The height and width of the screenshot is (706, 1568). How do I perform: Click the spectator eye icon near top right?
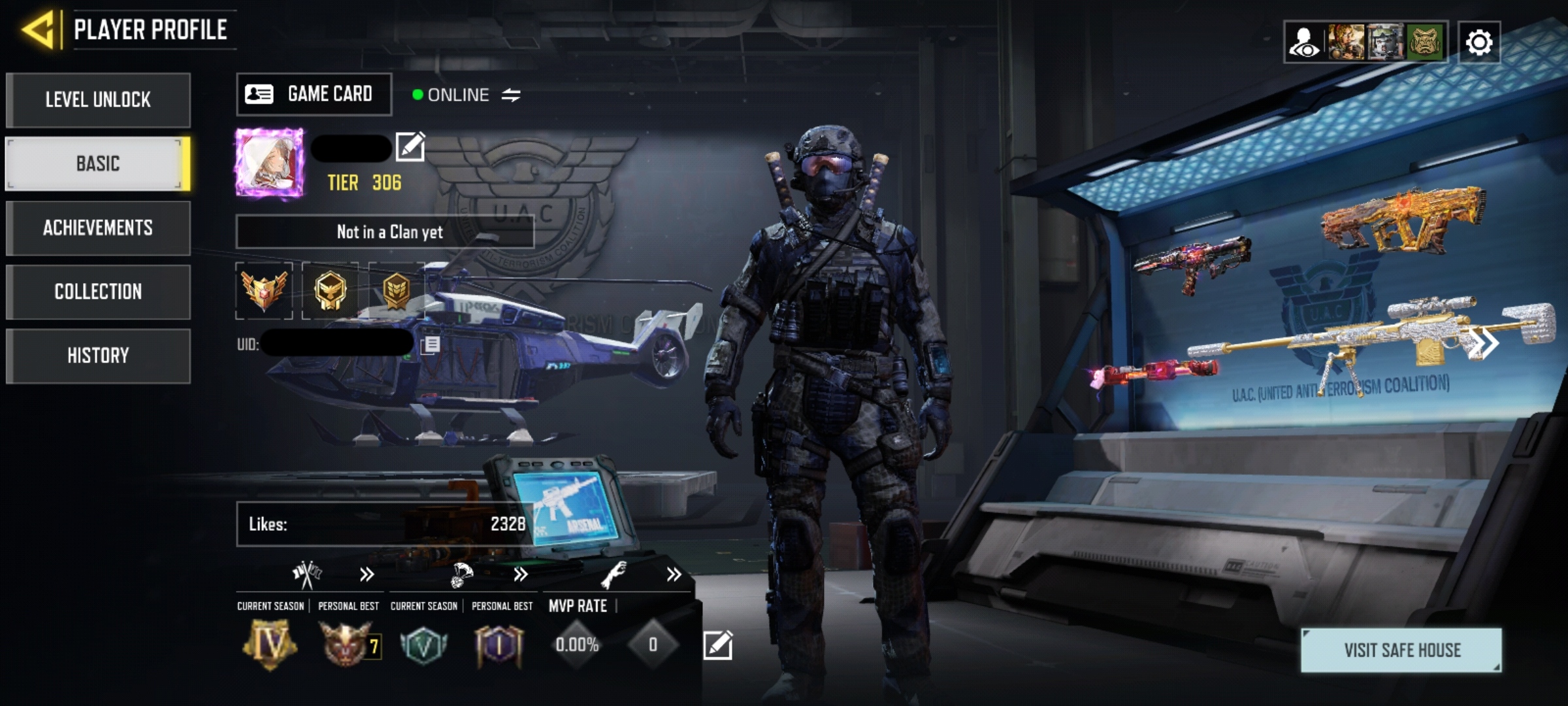(x=1305, y=41)
